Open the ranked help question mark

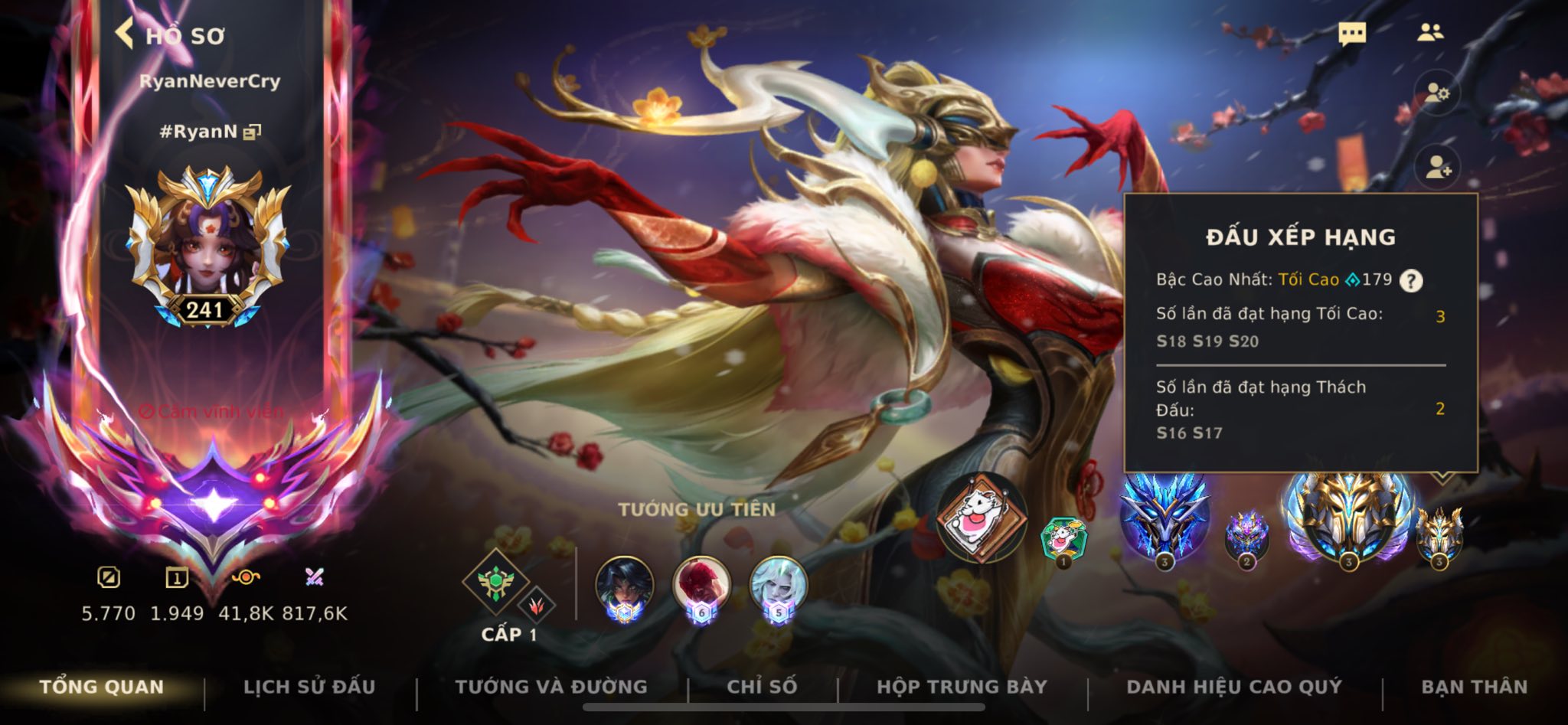pyautogui.click(x=1411, y=281)
